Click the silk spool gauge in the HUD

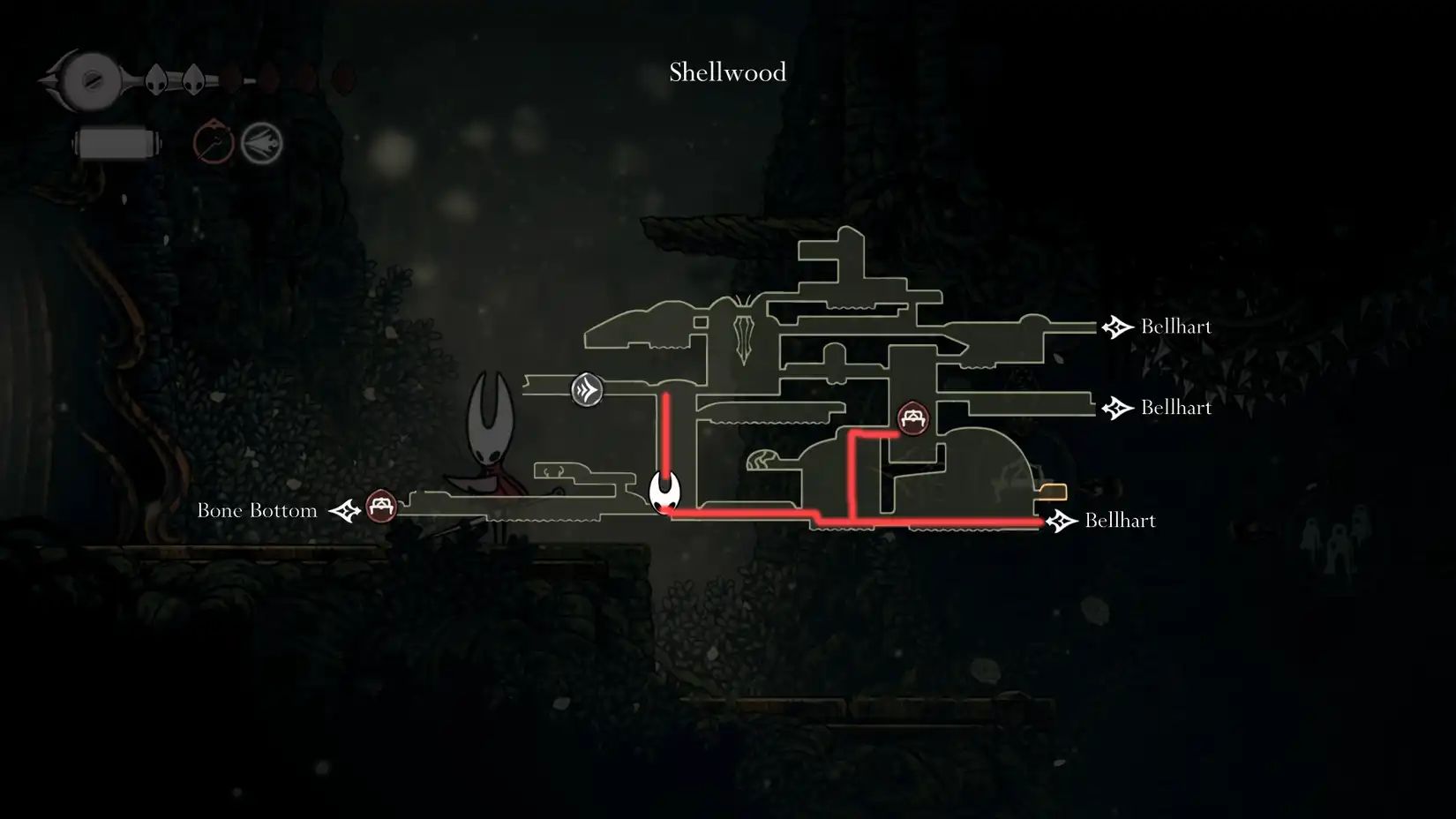[x=115, y=141]
